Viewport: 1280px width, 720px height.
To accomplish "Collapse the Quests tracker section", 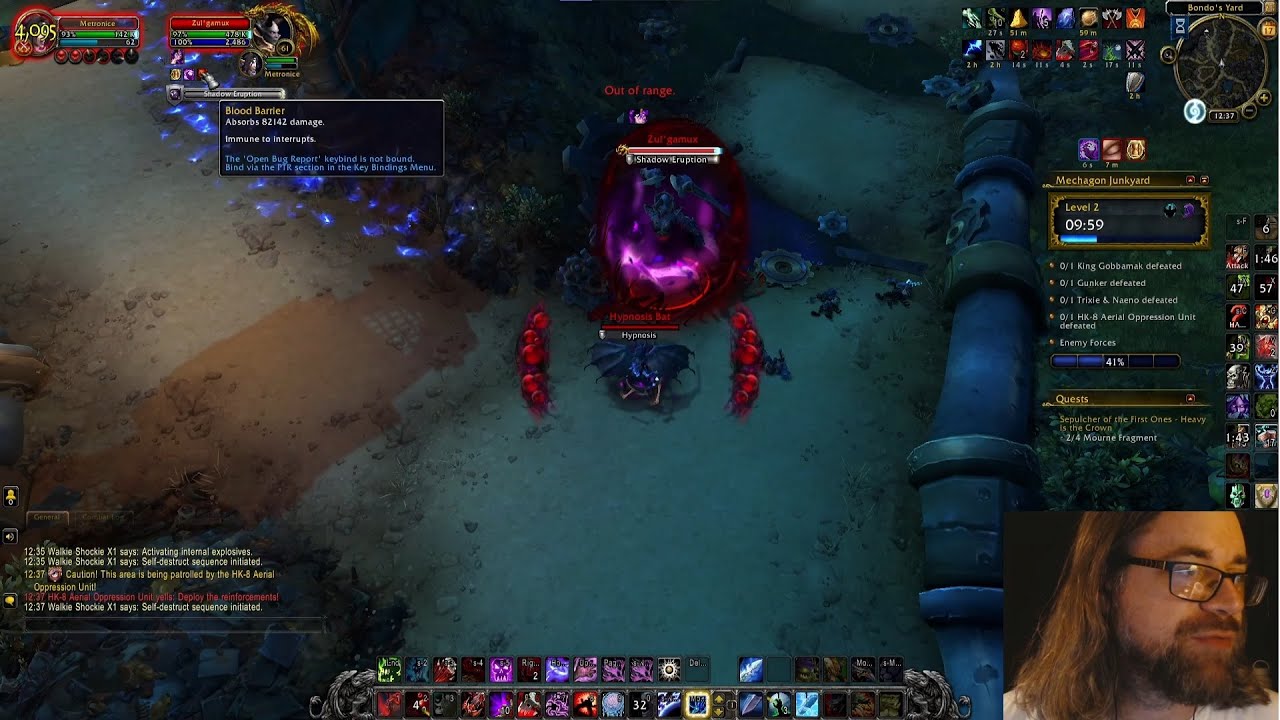I will (x=1190, y=399).
